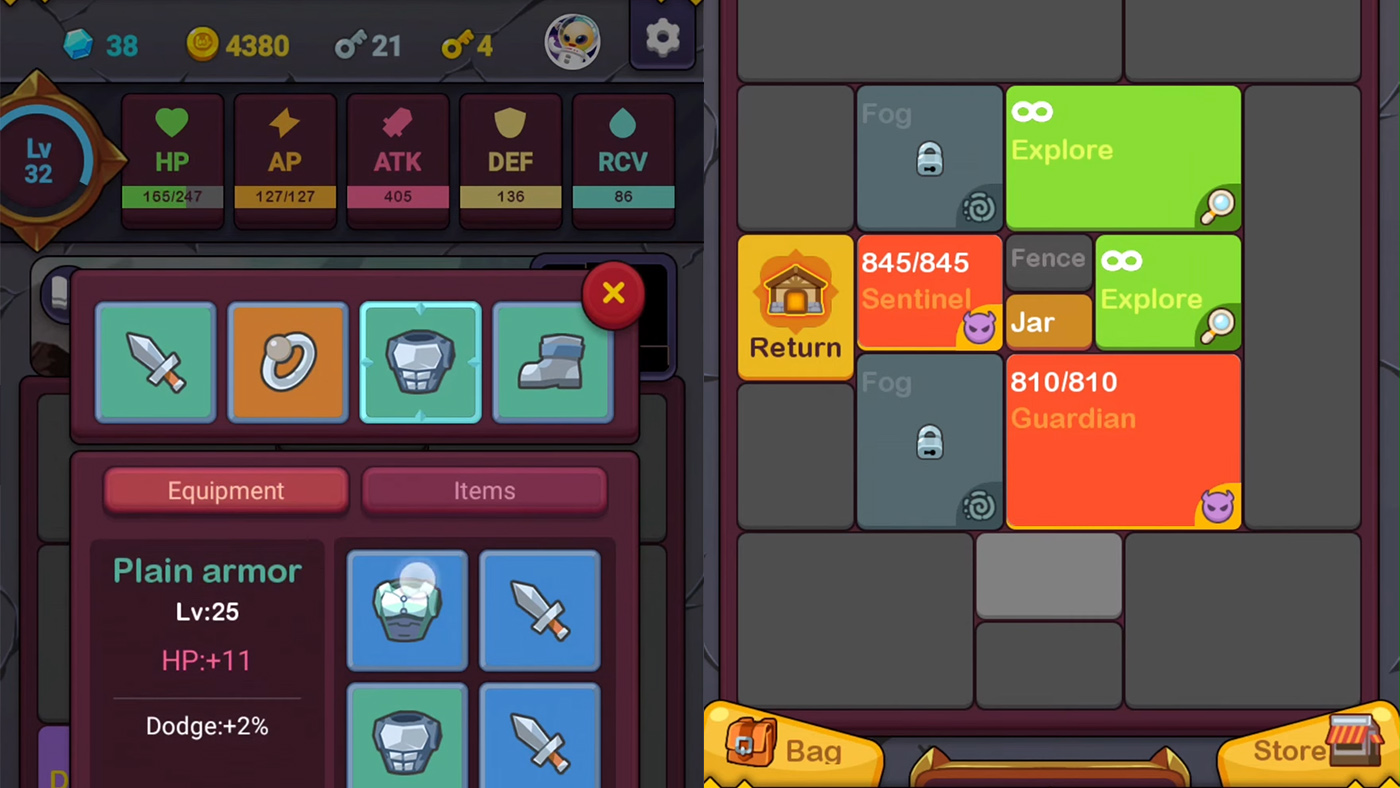Switch to the Items tab
The height and width of the screenshot is (788, 1400).
click(x=484, y=490)
